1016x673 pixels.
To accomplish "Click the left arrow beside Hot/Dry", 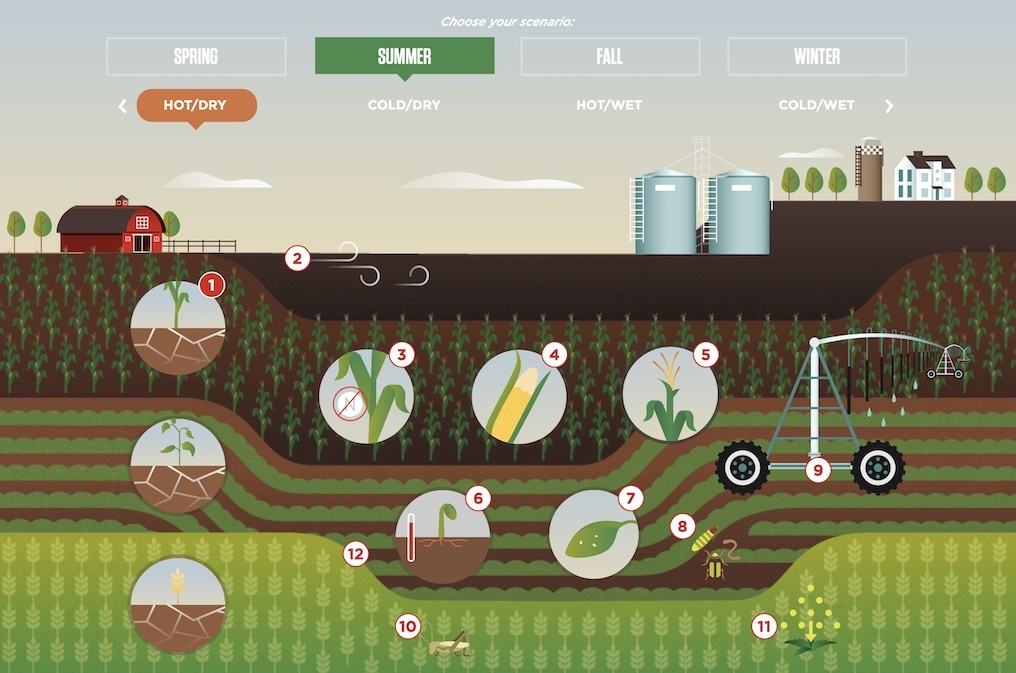I will [123, 106].
